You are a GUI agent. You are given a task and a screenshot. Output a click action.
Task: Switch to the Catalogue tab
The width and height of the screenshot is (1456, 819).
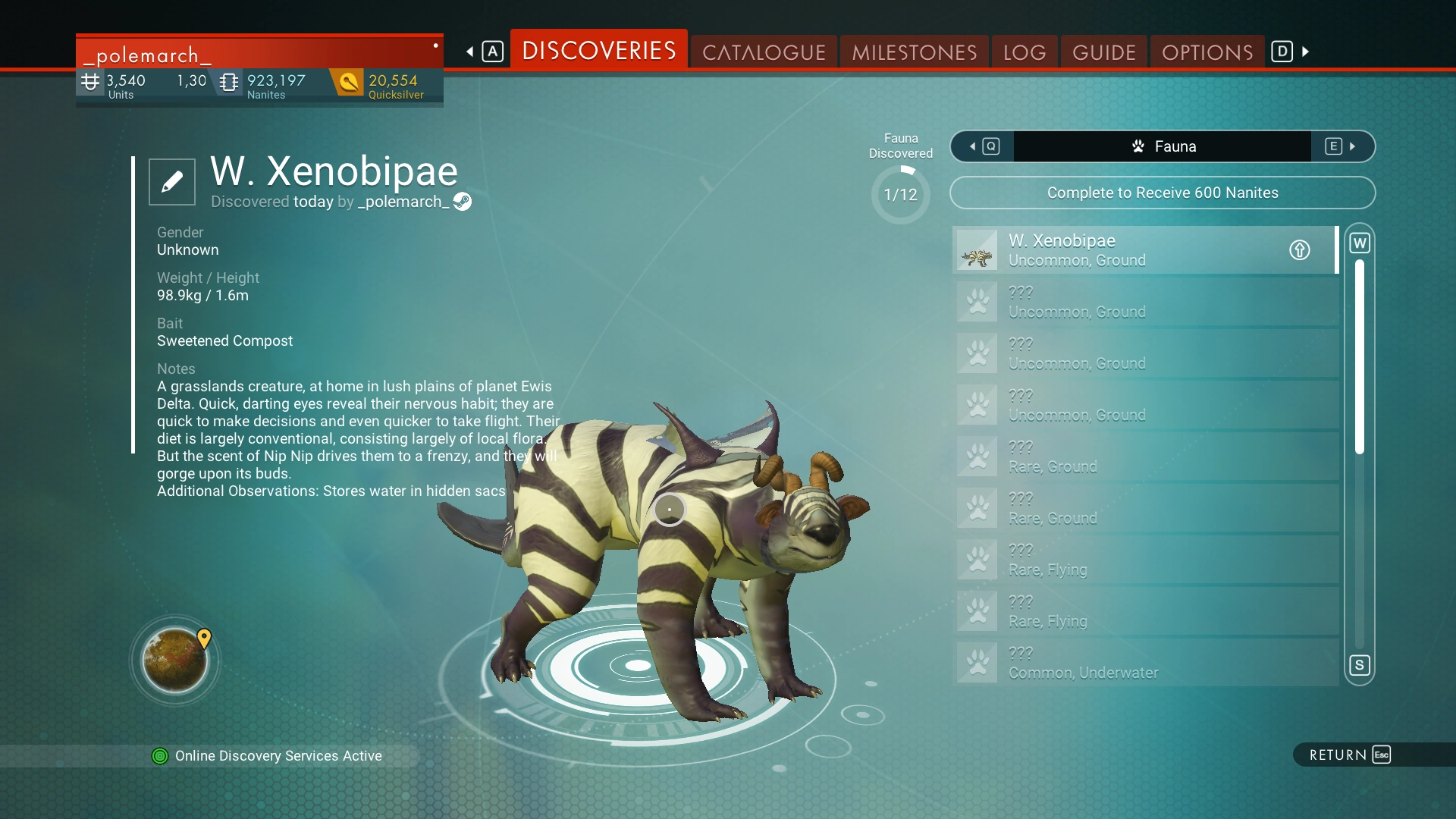[x=764, y=52]
